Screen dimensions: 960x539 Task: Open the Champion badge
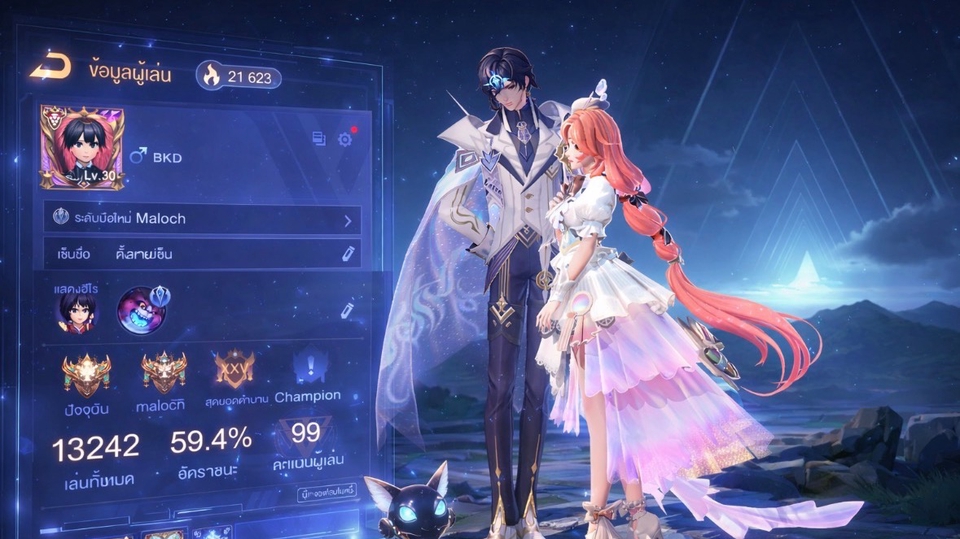[307, 368]
